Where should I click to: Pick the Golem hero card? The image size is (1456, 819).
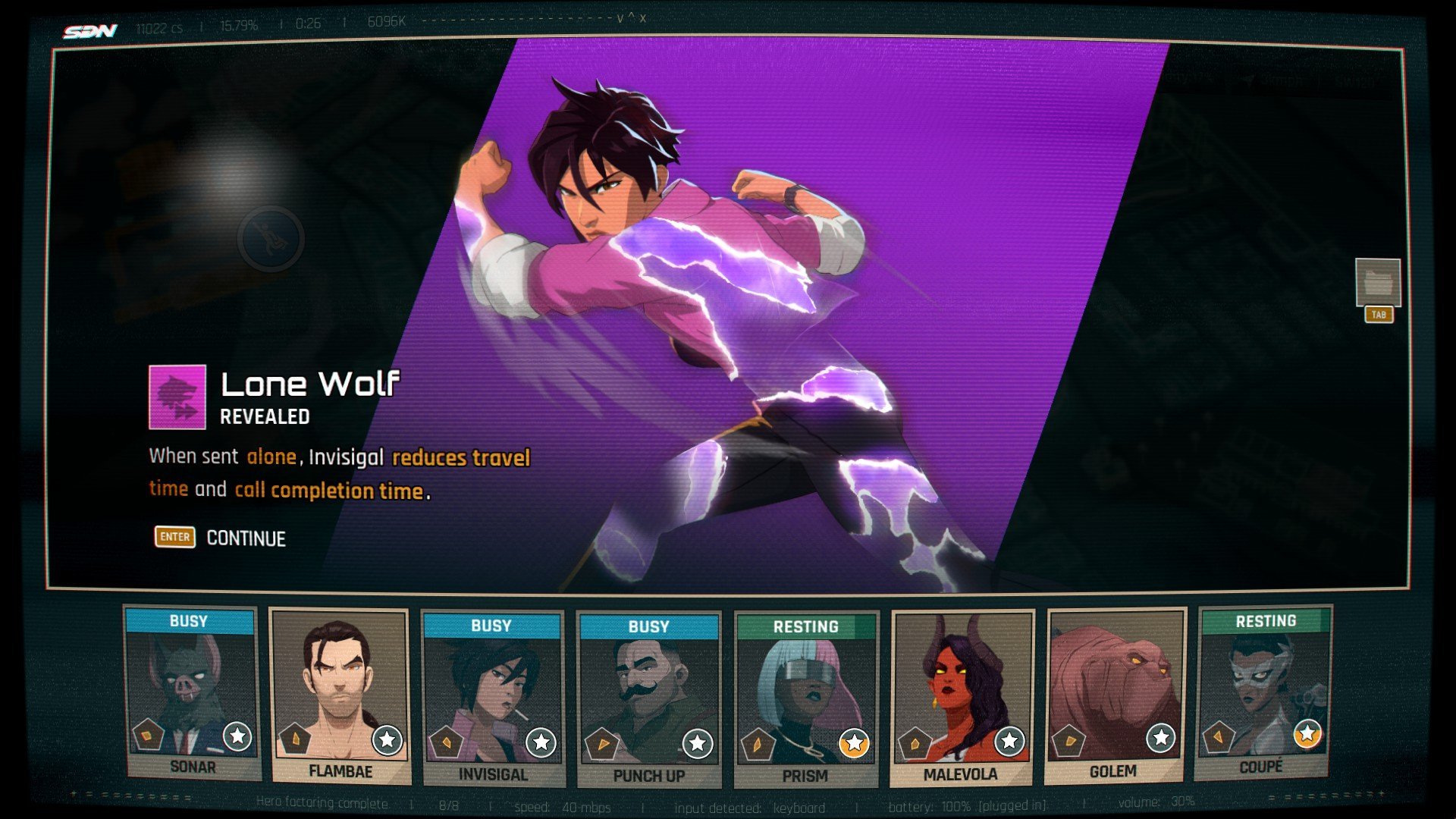point(1114,695)
